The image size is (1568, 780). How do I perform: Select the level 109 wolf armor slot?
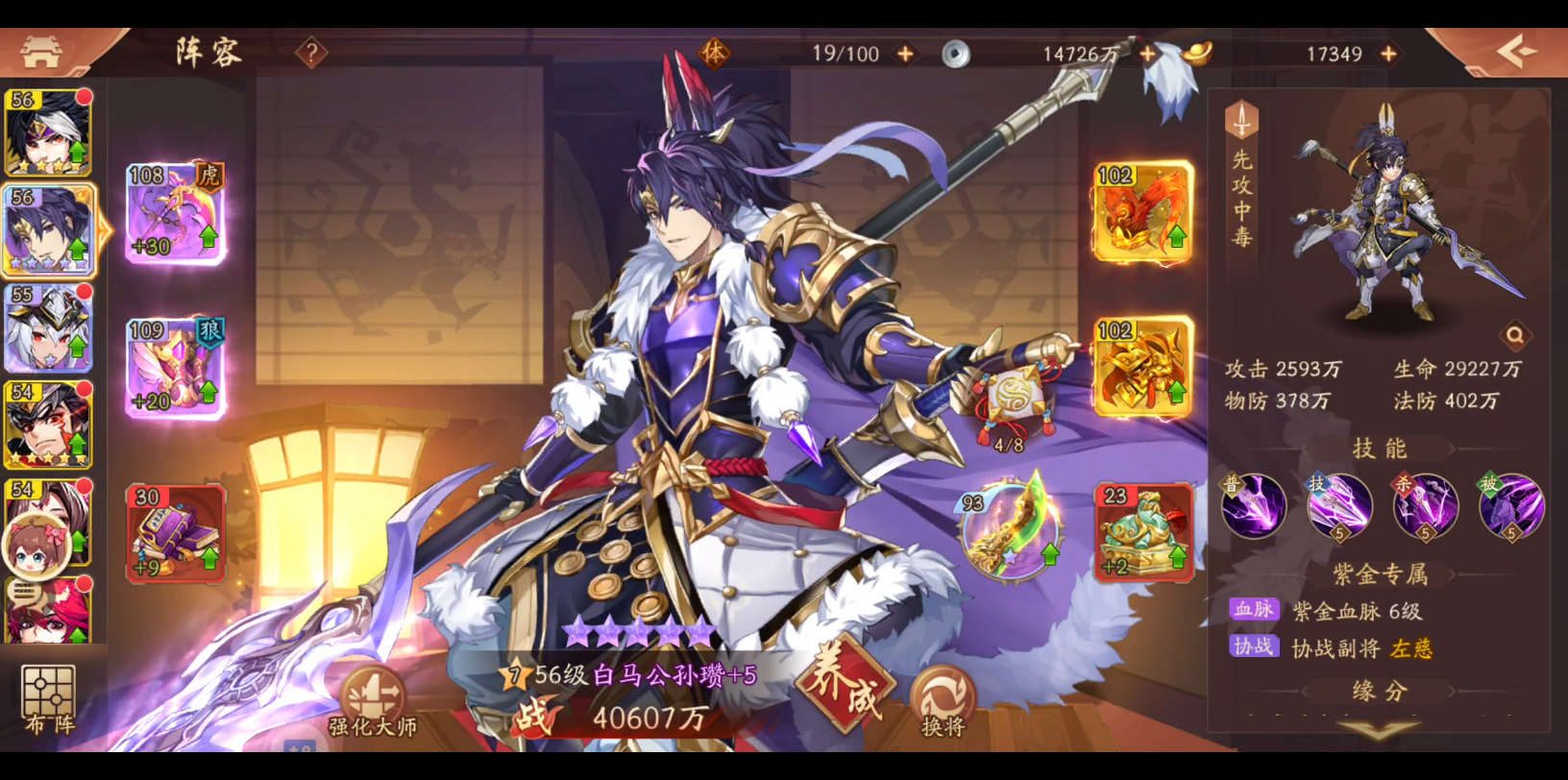[175, 368]
